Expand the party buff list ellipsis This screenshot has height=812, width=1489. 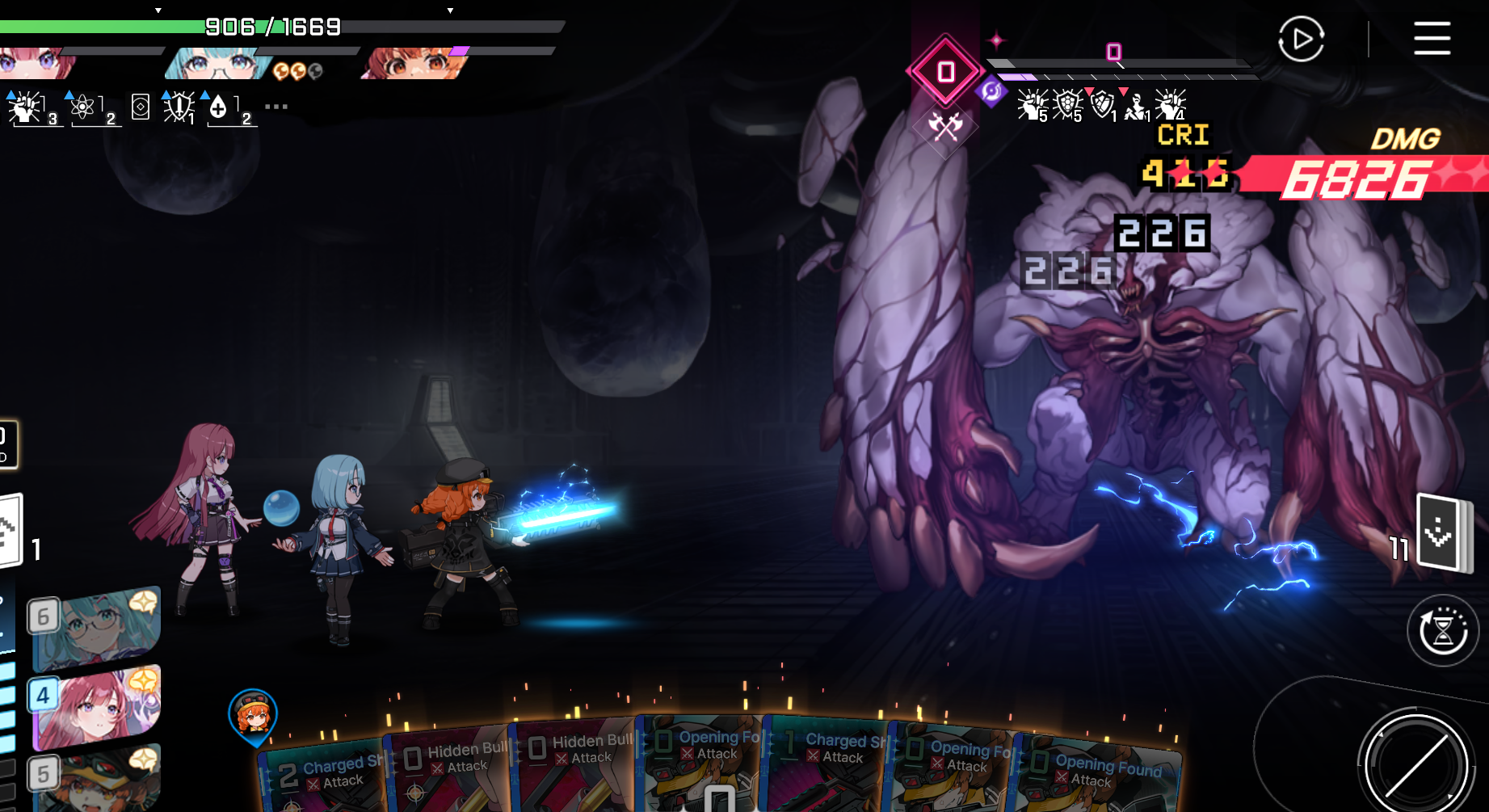[276, 107]
